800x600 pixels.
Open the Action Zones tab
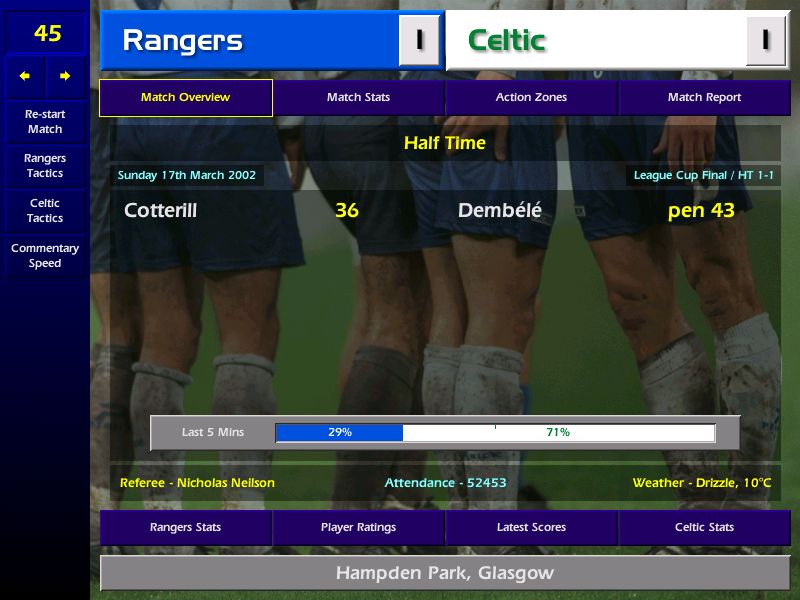click(x=531, y=98)
